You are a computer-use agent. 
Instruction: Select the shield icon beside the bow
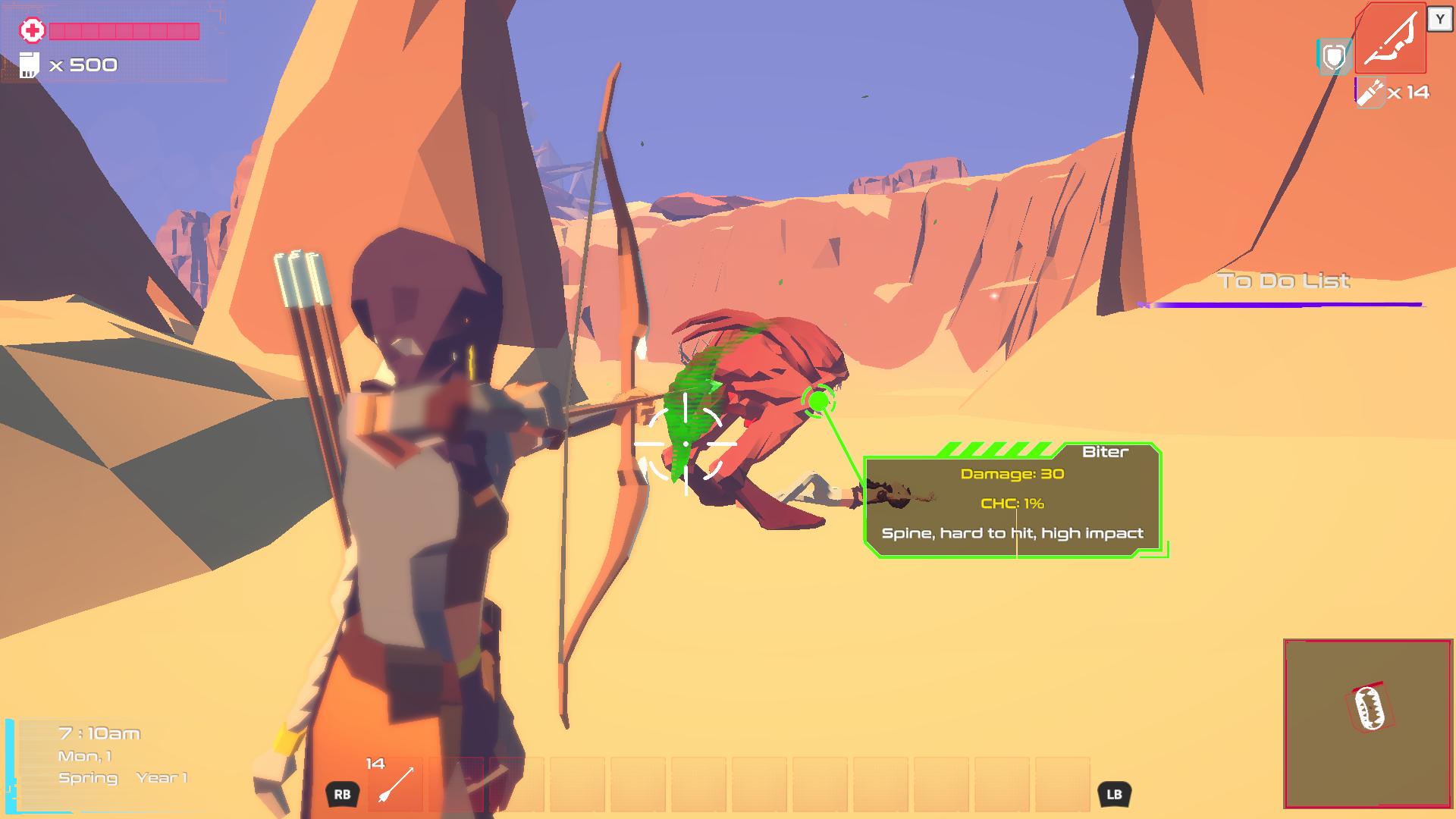[1334, 57]
